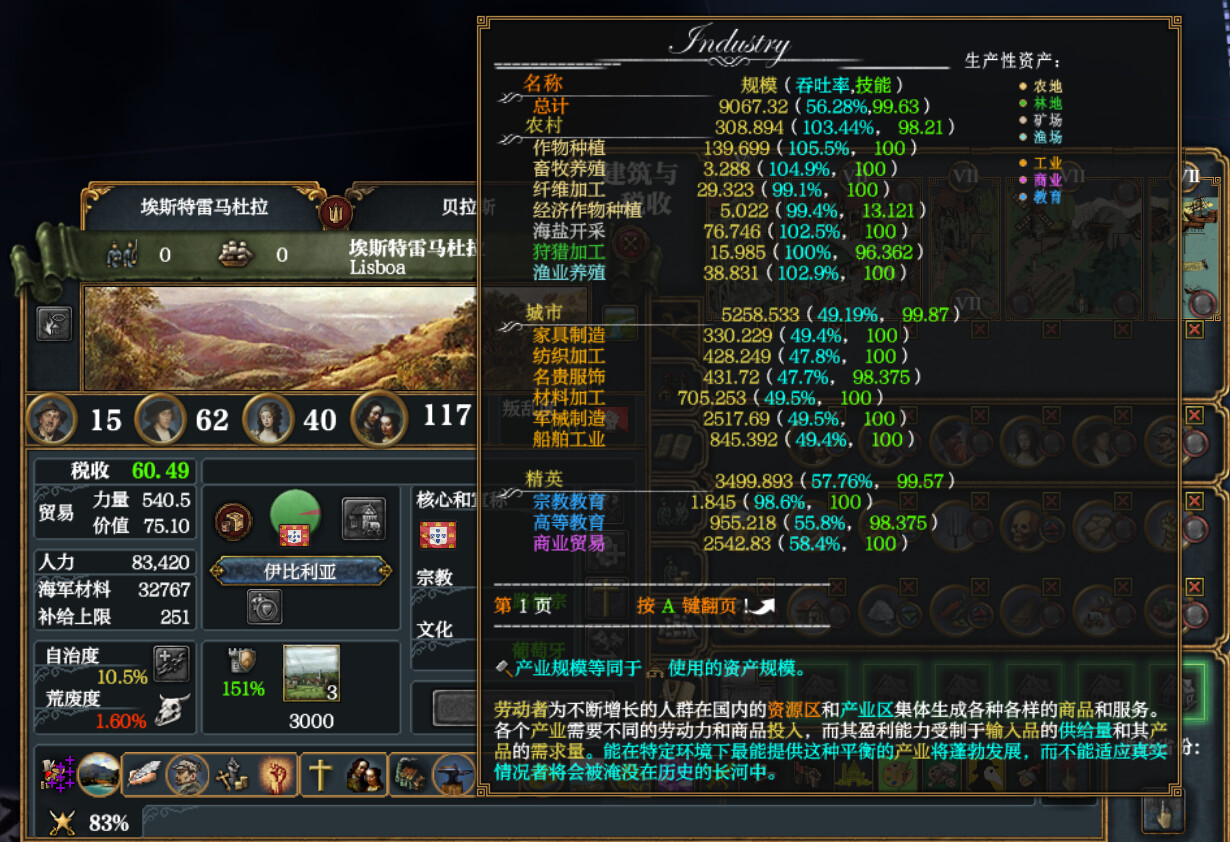Select the quill feather modifier icon

[x=144, y=774]
